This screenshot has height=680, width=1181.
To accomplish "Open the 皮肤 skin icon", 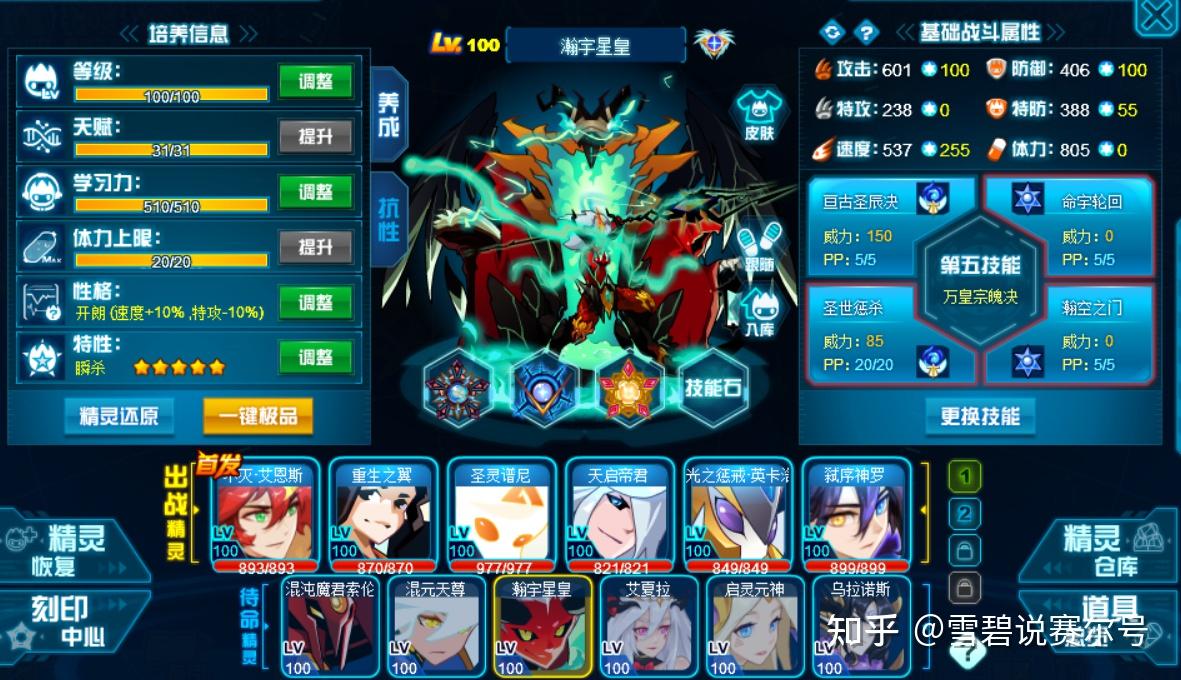I will click(x=759, y=113).
